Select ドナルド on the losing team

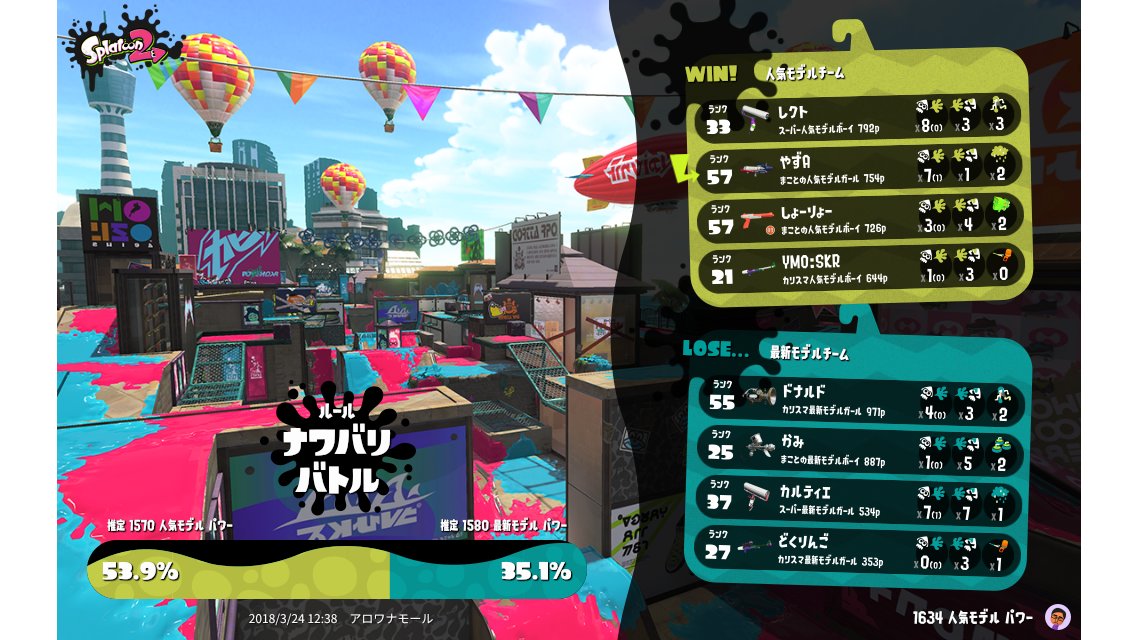point(858,397)
